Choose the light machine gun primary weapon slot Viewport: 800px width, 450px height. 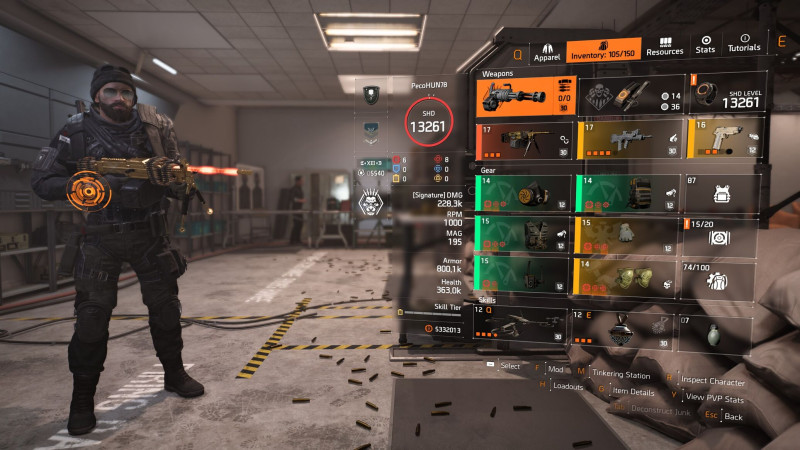(x=524, y=140)
